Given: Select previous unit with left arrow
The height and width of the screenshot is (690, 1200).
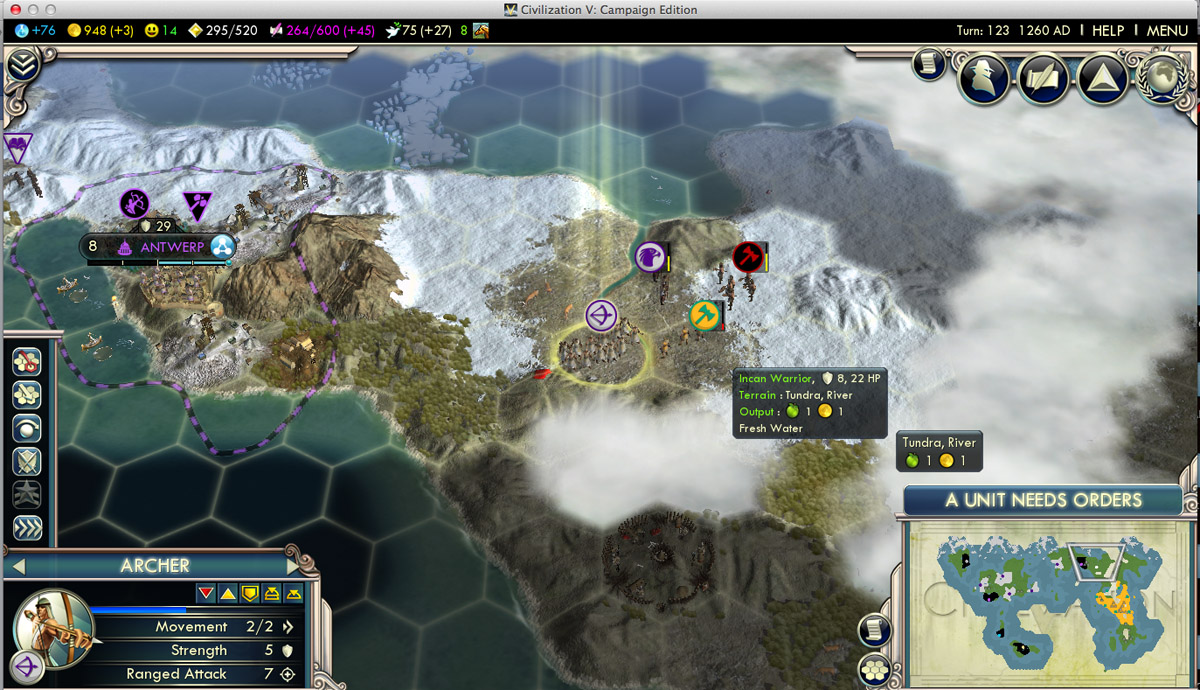Looking at the screenshot, I should 16,567.
